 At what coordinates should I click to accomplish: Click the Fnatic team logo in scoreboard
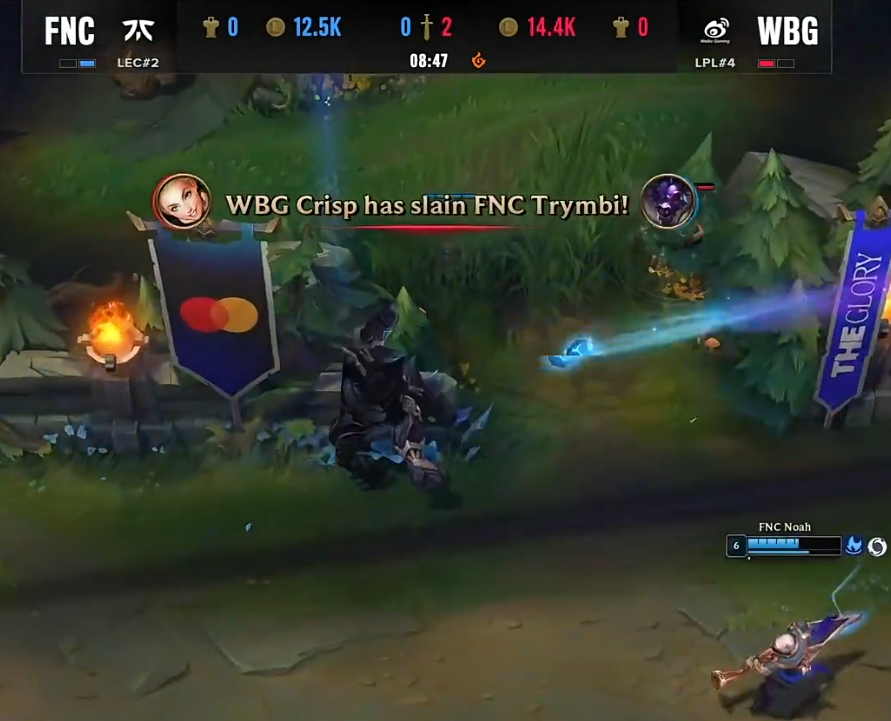(138, 30)
